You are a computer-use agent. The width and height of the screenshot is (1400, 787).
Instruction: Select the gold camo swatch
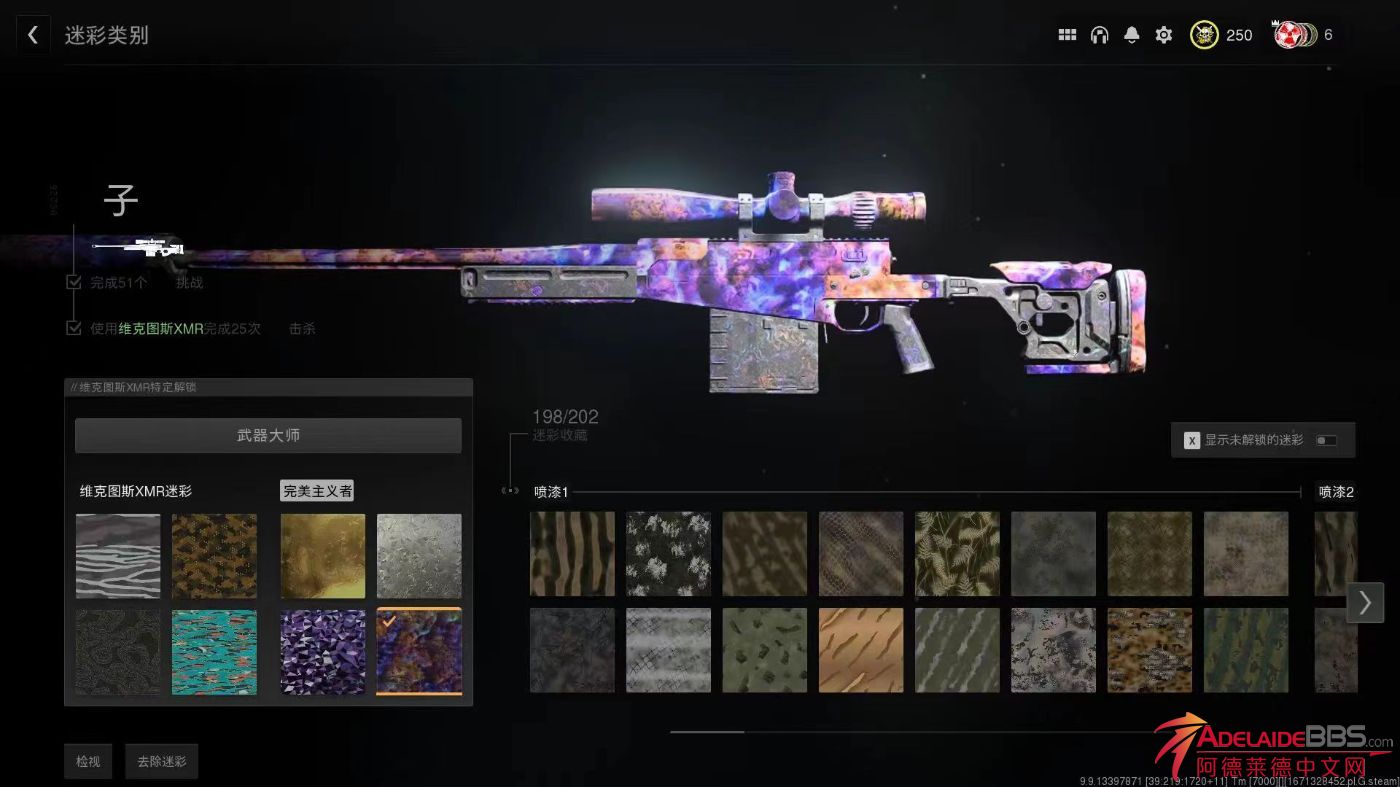click(322, 556)
